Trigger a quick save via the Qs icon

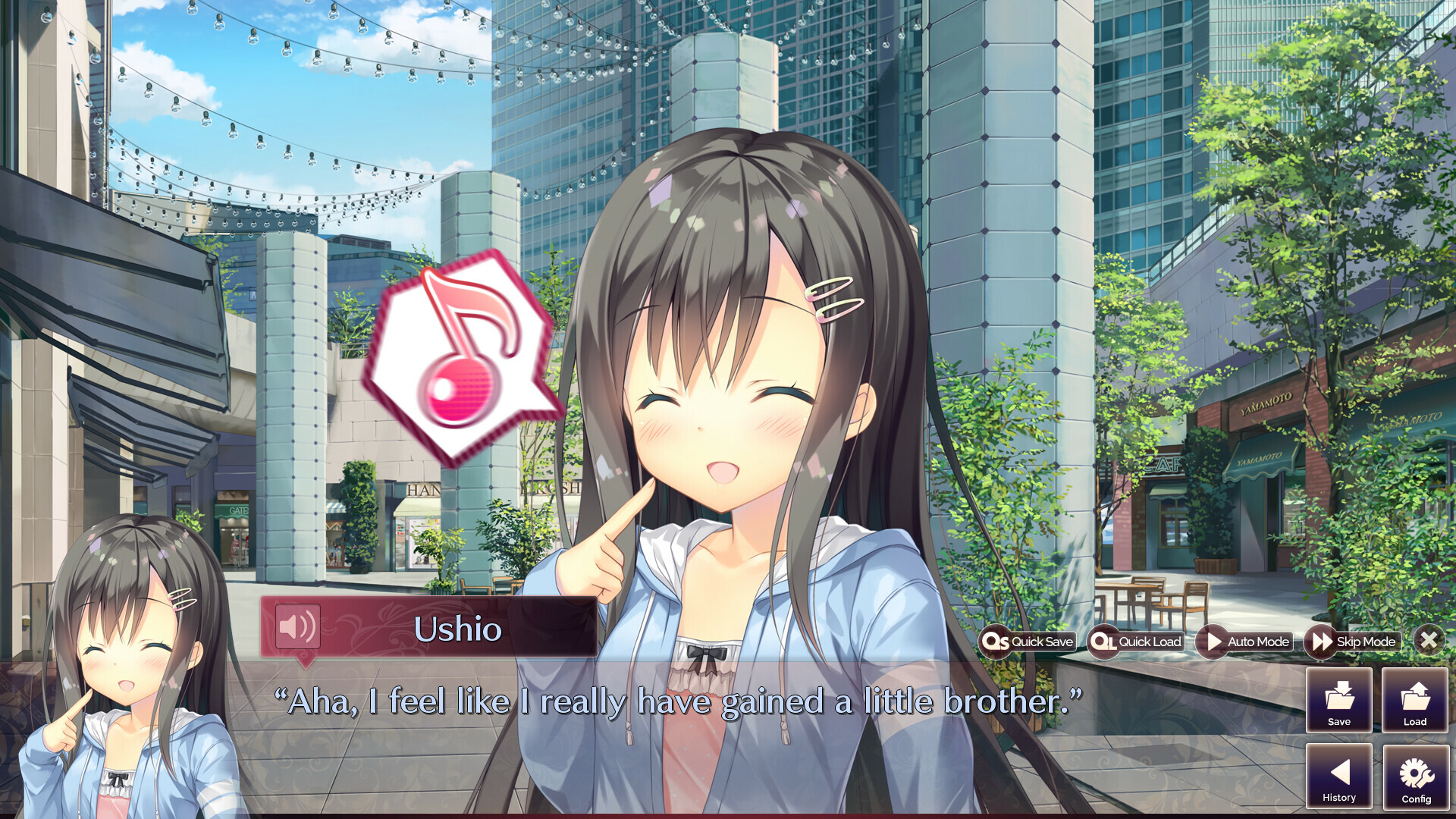(x=998, y=642)
